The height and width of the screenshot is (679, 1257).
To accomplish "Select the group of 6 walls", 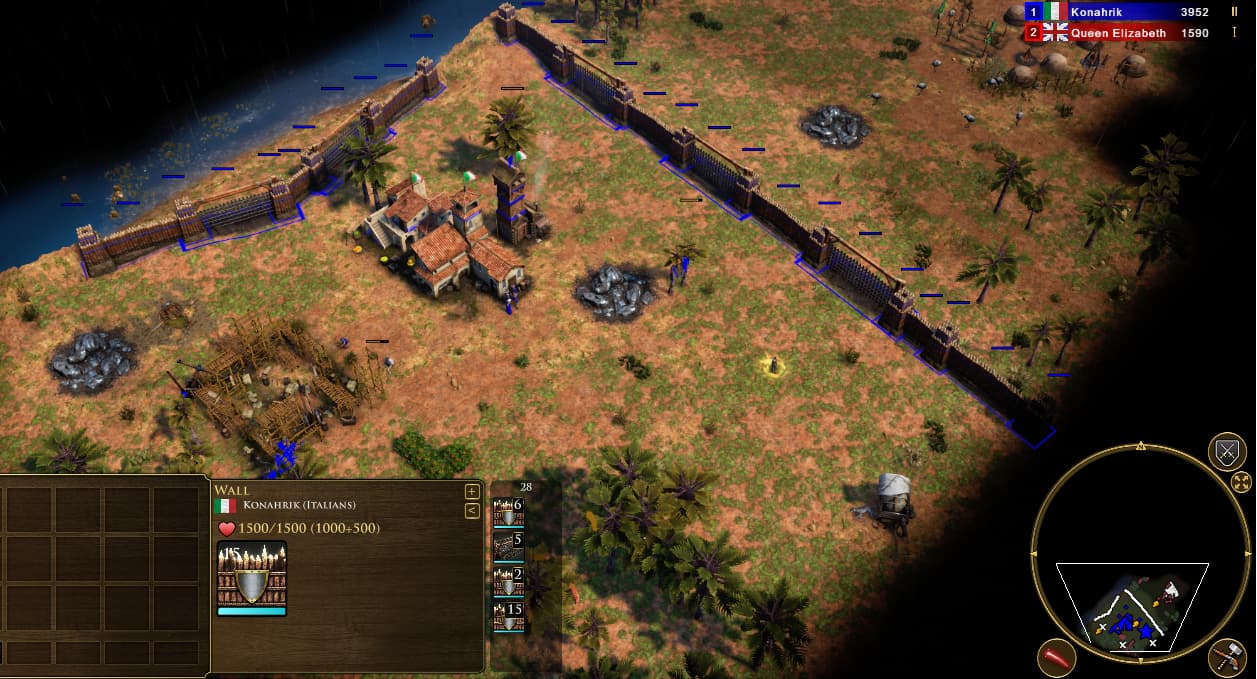I will coord(509,512).
